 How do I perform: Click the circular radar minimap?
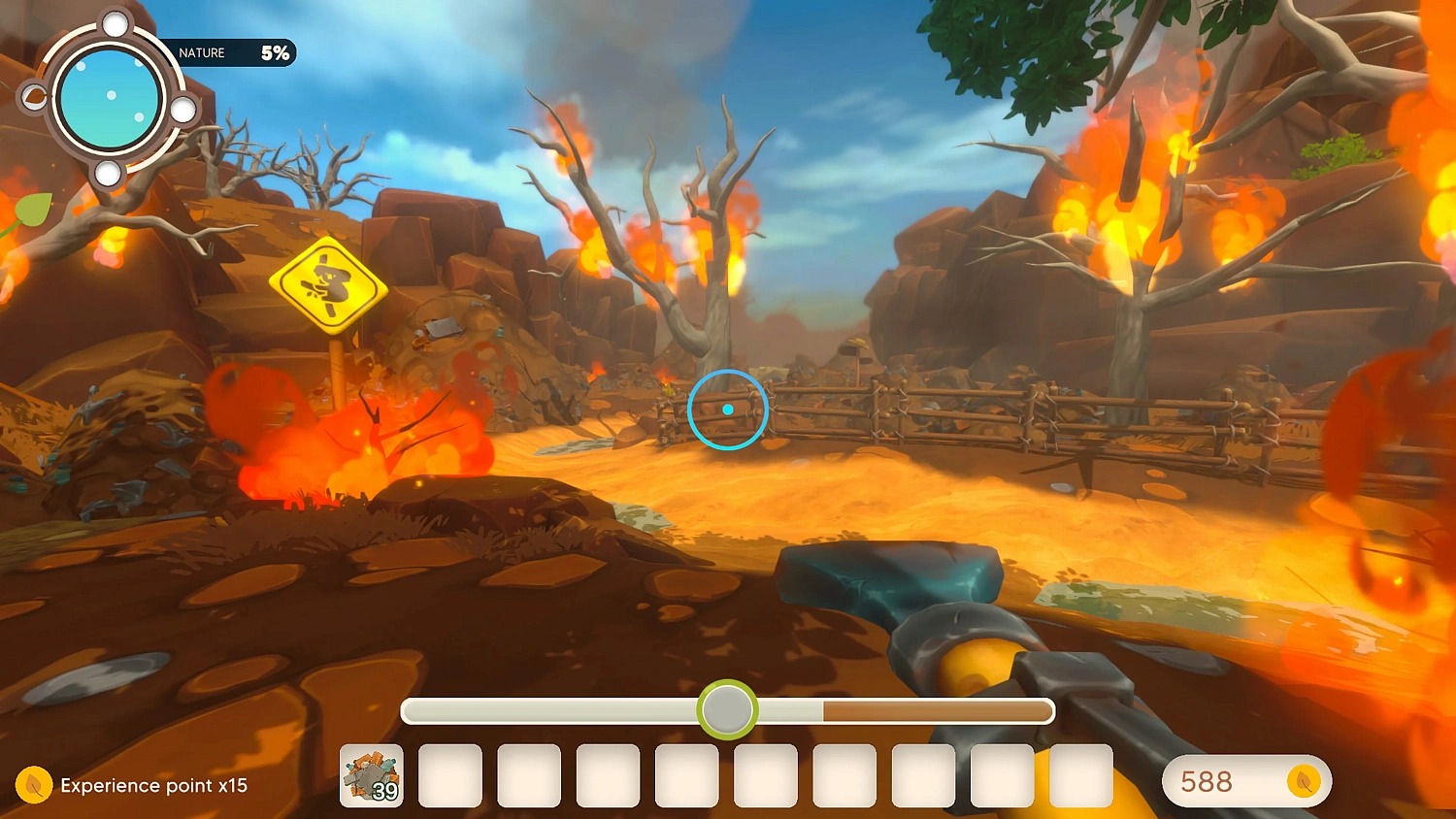point(109,99)
